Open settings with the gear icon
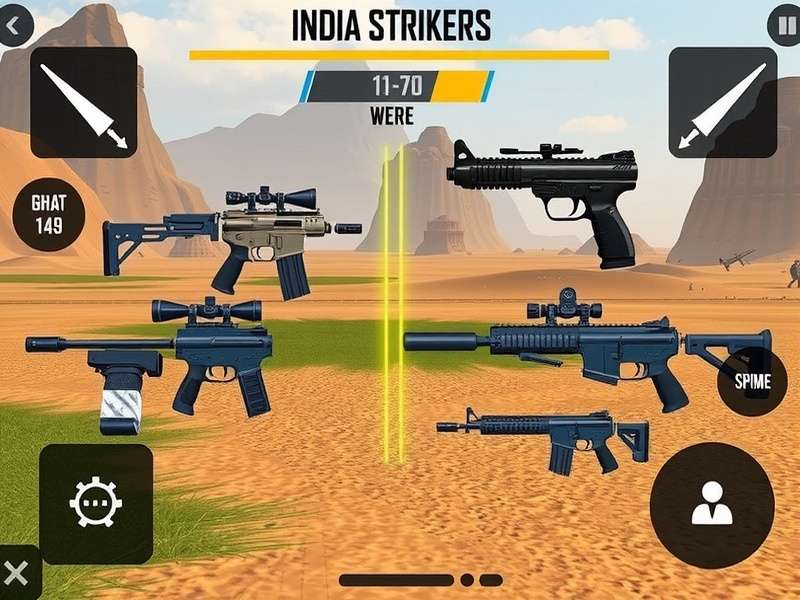Viewport: 800px width, 600px height. coord(96,502)
